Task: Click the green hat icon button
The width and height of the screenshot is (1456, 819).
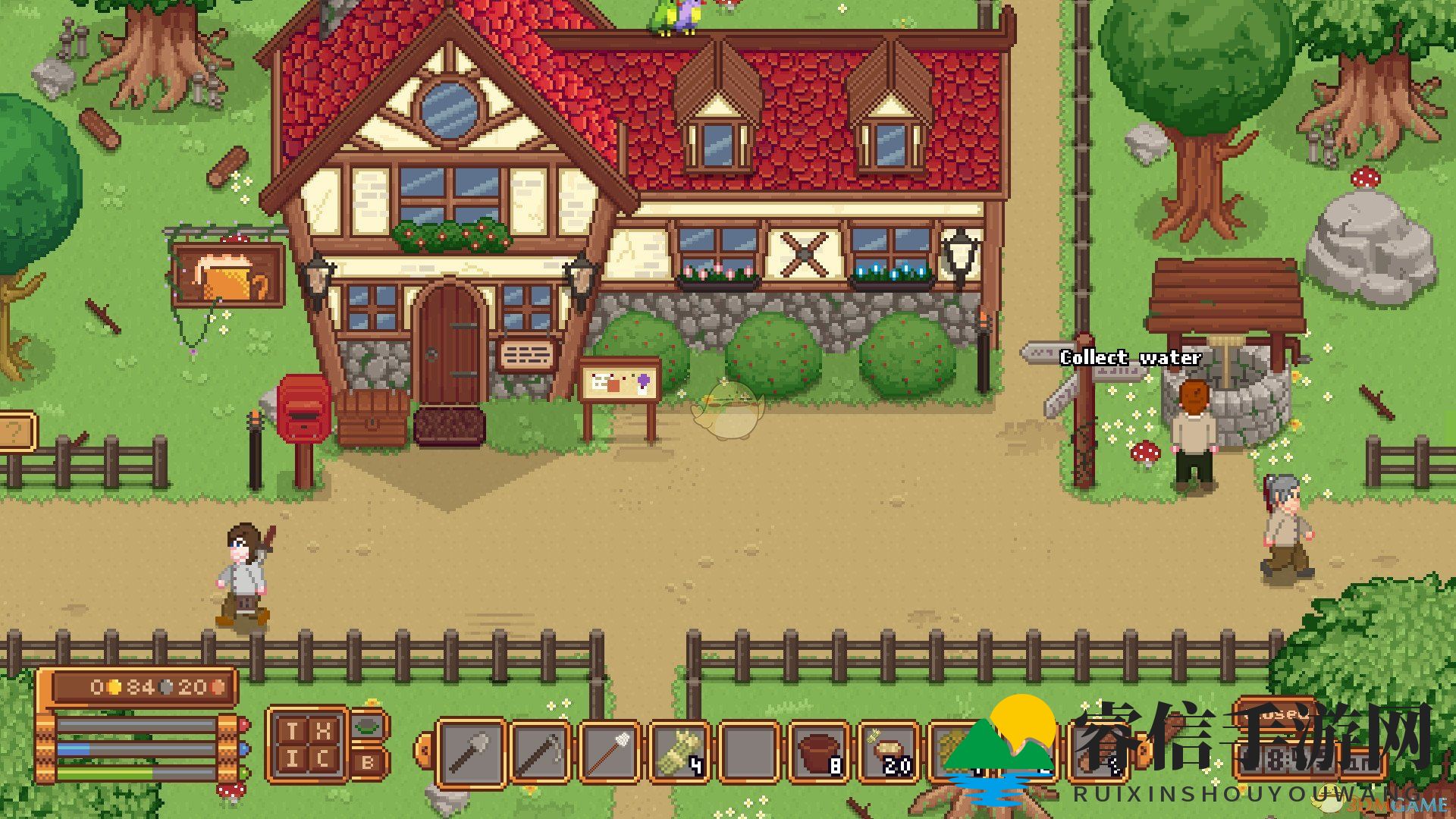Action: point(369,726)
